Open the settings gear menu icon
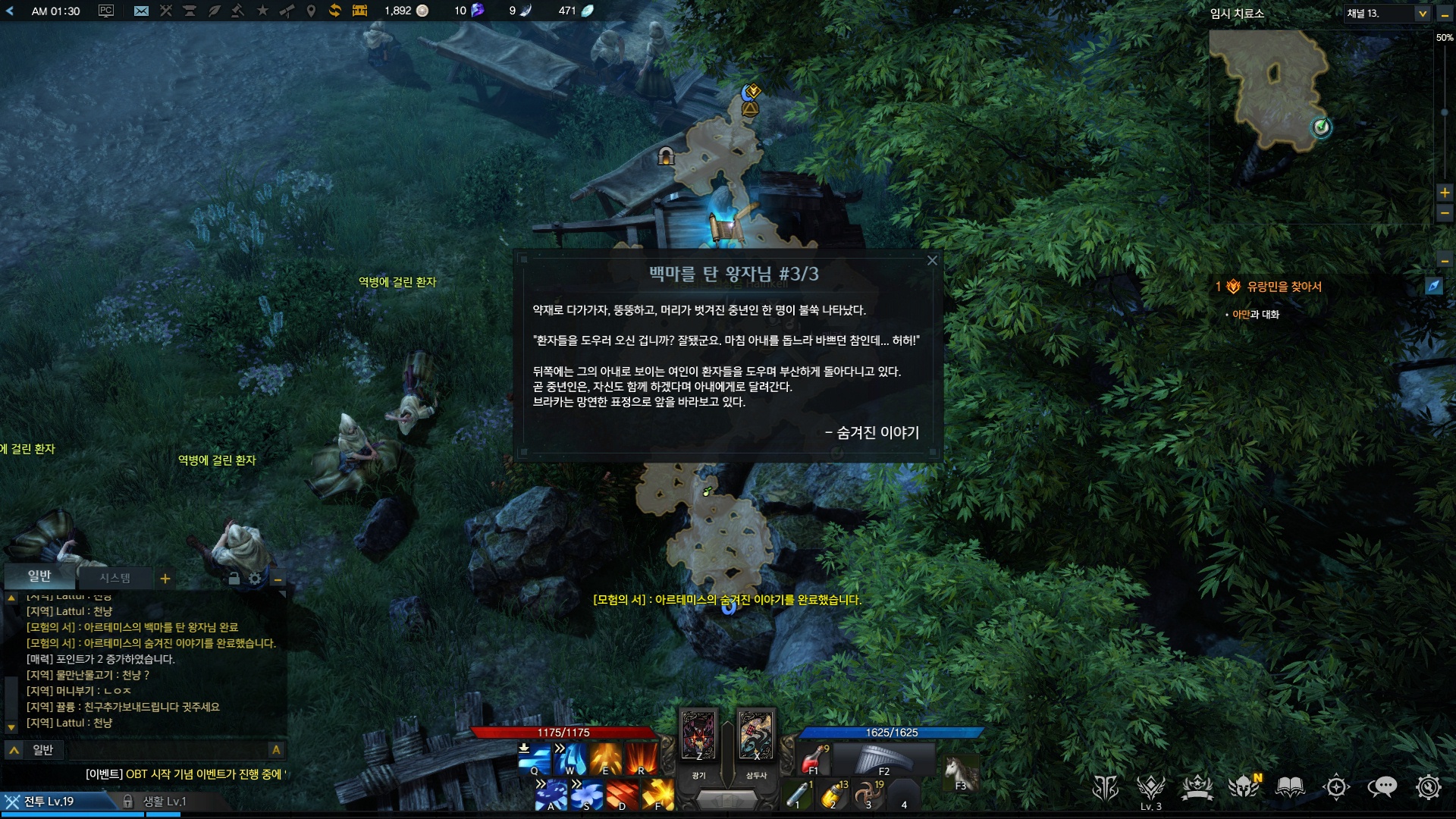This screenshot has width=1456, height=819. [1428, 787]
